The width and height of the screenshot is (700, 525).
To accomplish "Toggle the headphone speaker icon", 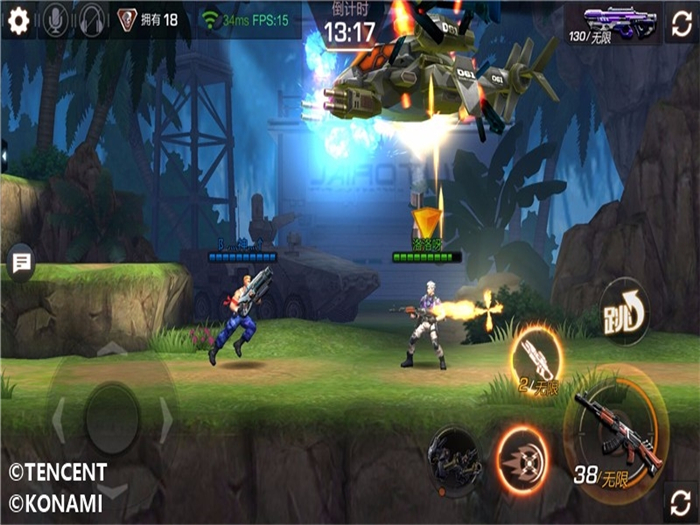I will (x=92, y=21).
